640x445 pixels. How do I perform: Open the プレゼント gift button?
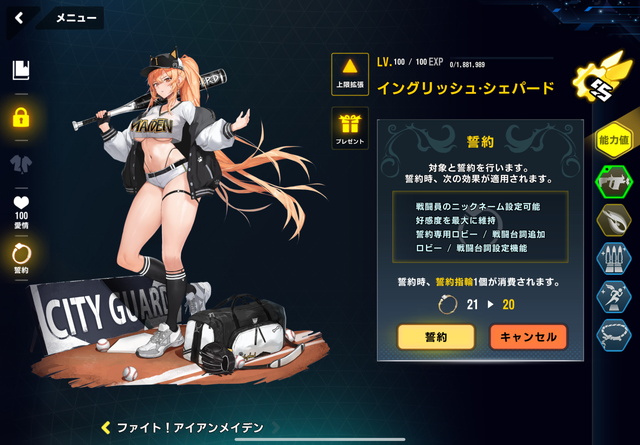click(x=350, y=128)
